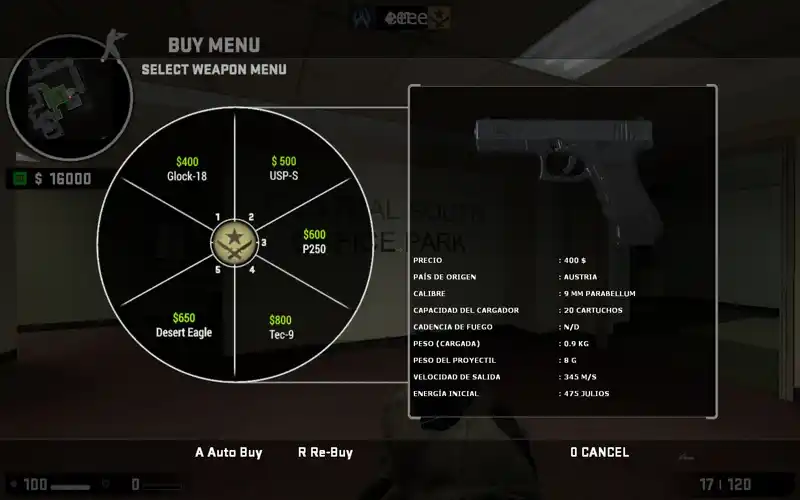
Task: Select the USP-S pistol wedge
Action: [284, 169]
